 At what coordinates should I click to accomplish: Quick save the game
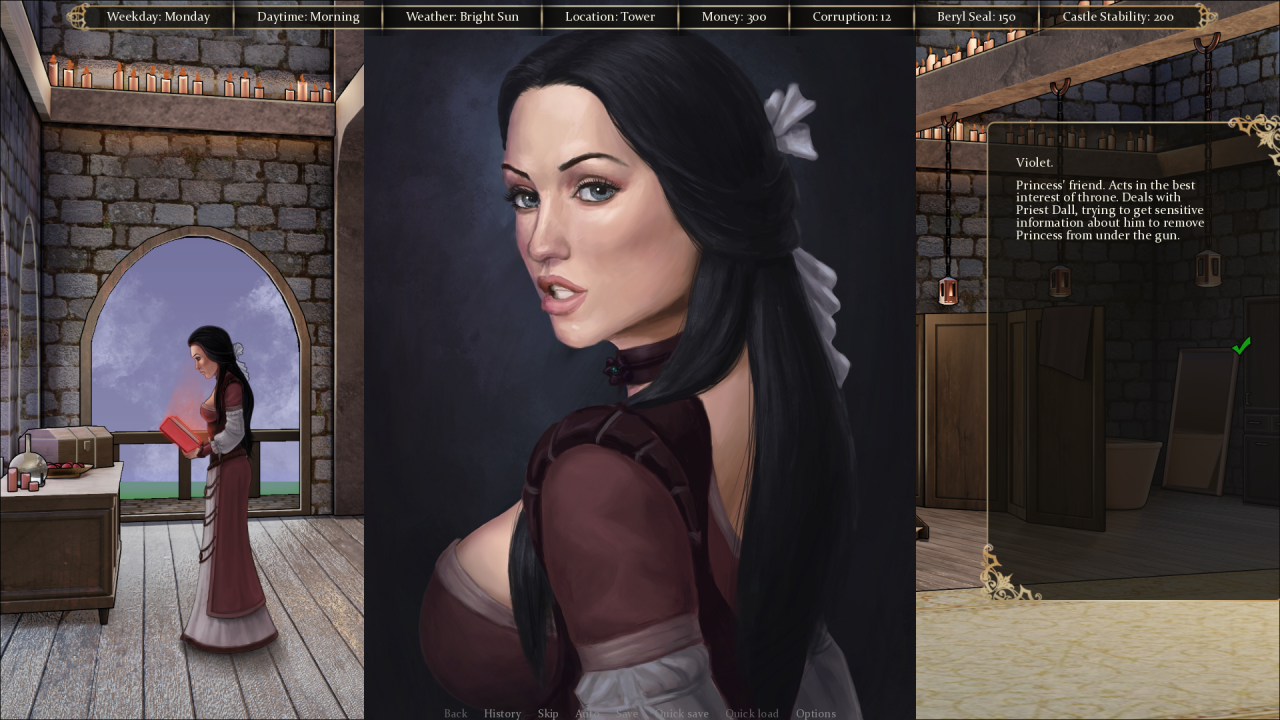[x=681, y=713]
